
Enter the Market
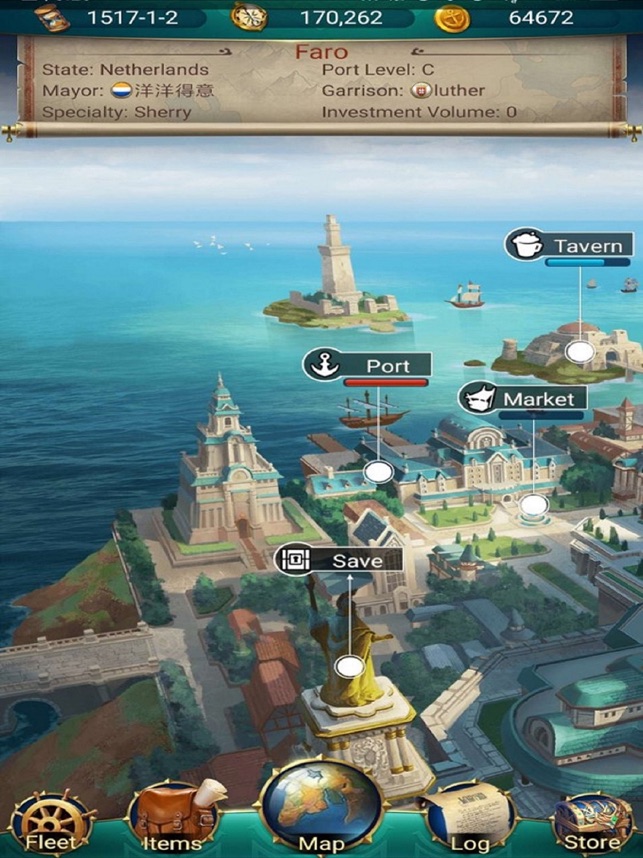pos(521,399)
